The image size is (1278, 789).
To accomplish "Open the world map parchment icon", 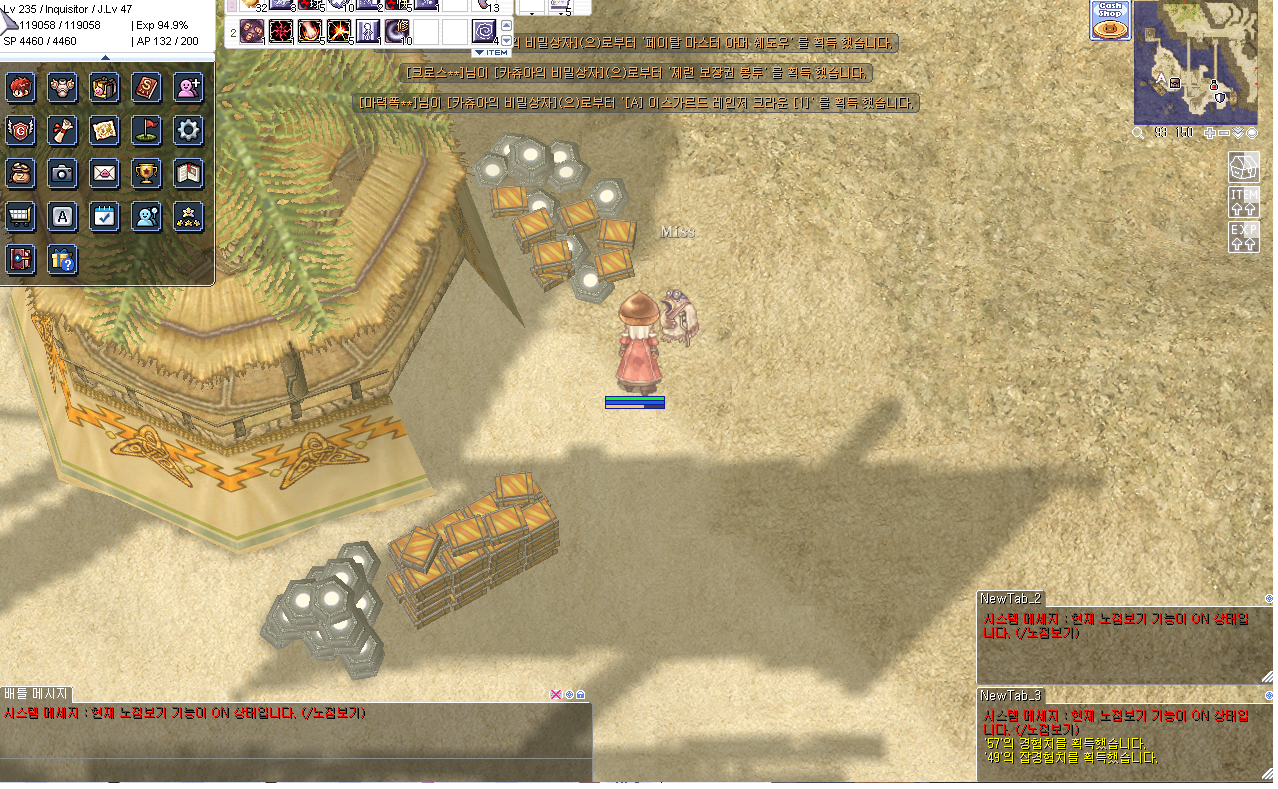I will [104, 129].
